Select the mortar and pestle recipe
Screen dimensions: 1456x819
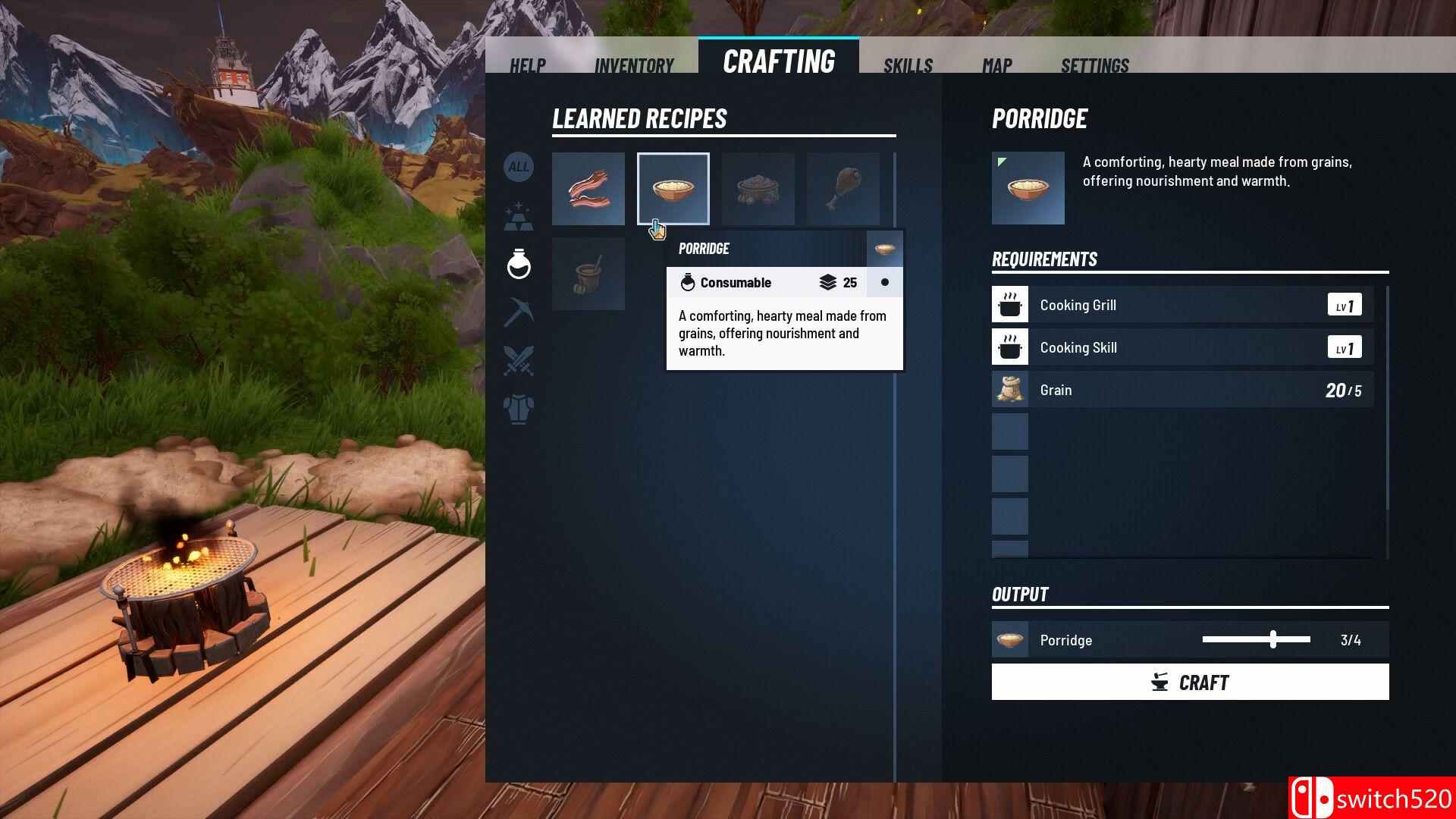[x=588, y=274]
